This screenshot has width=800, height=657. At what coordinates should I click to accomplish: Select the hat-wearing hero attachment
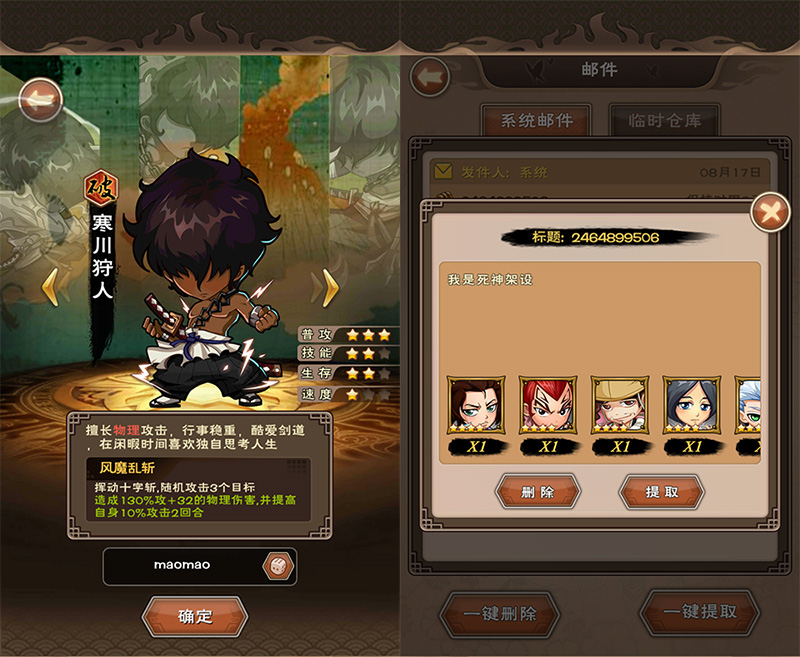620,404
